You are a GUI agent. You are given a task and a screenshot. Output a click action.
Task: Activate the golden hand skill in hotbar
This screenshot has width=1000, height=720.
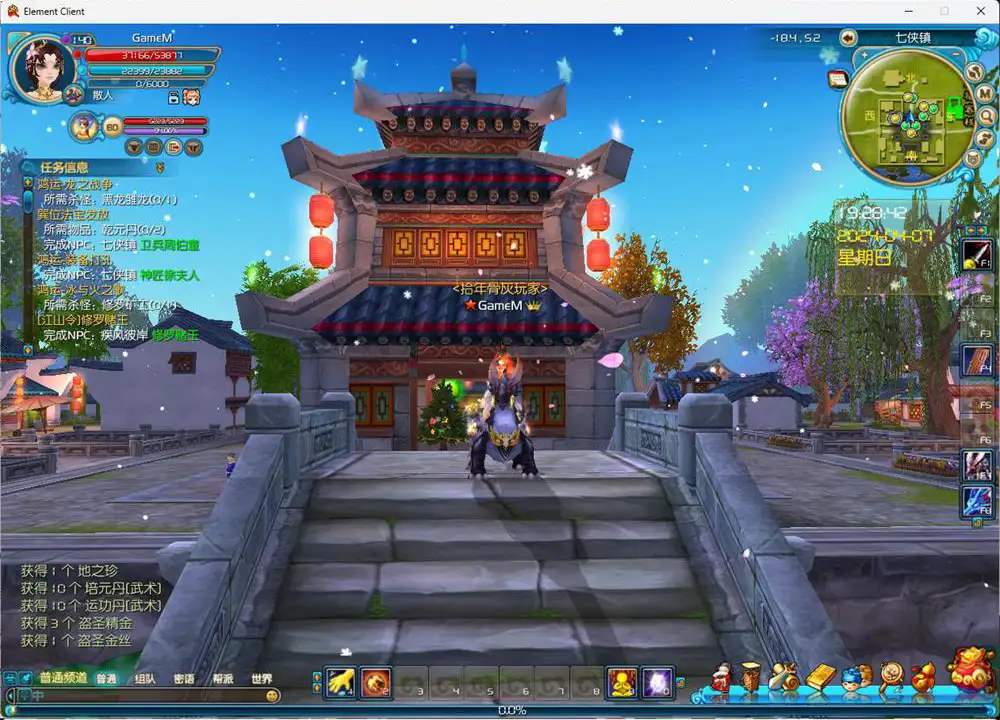(x=341, y=682)
